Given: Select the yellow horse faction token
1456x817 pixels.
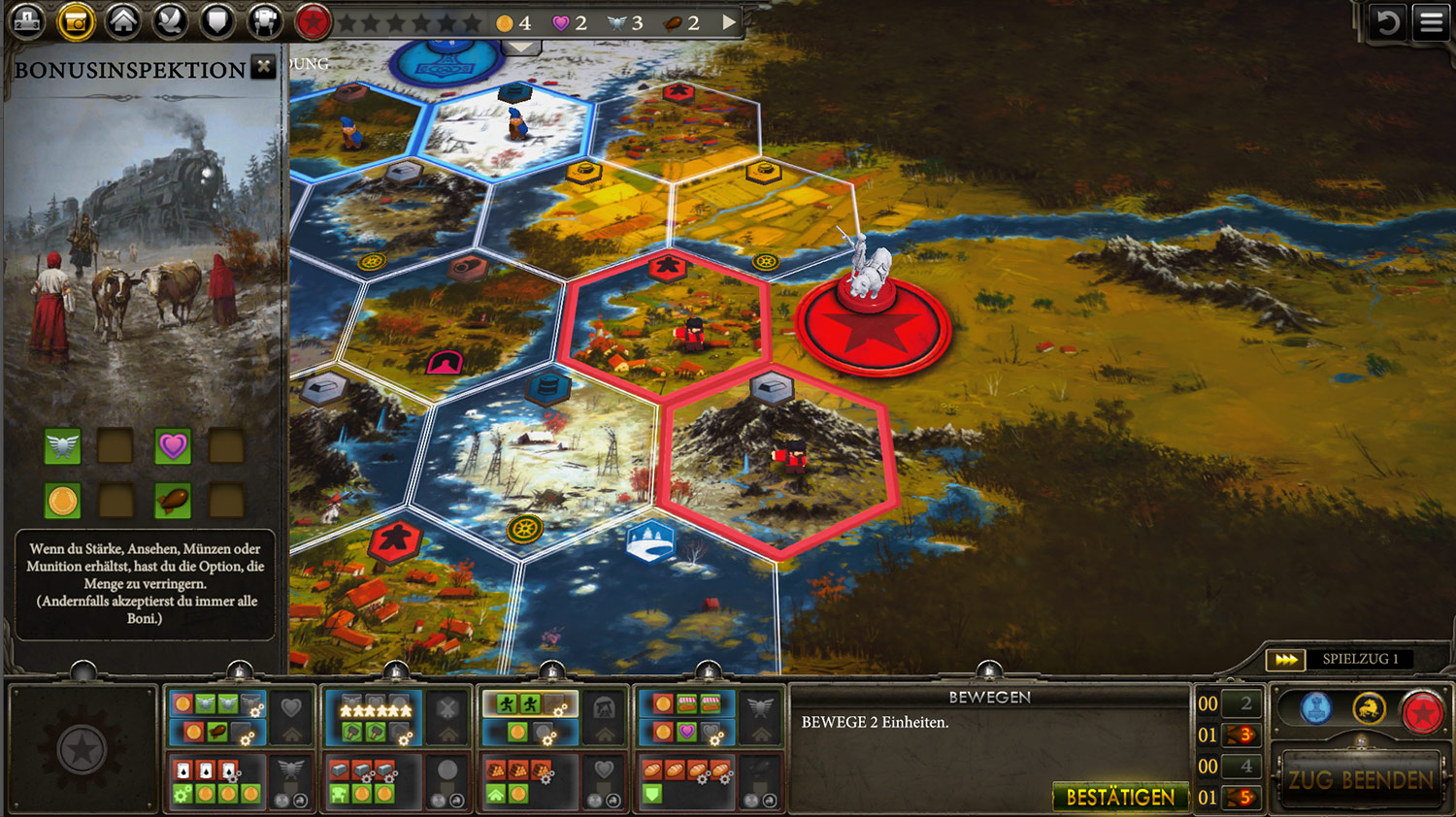Looking at the screenshot, I should [x=1370, y=709].
